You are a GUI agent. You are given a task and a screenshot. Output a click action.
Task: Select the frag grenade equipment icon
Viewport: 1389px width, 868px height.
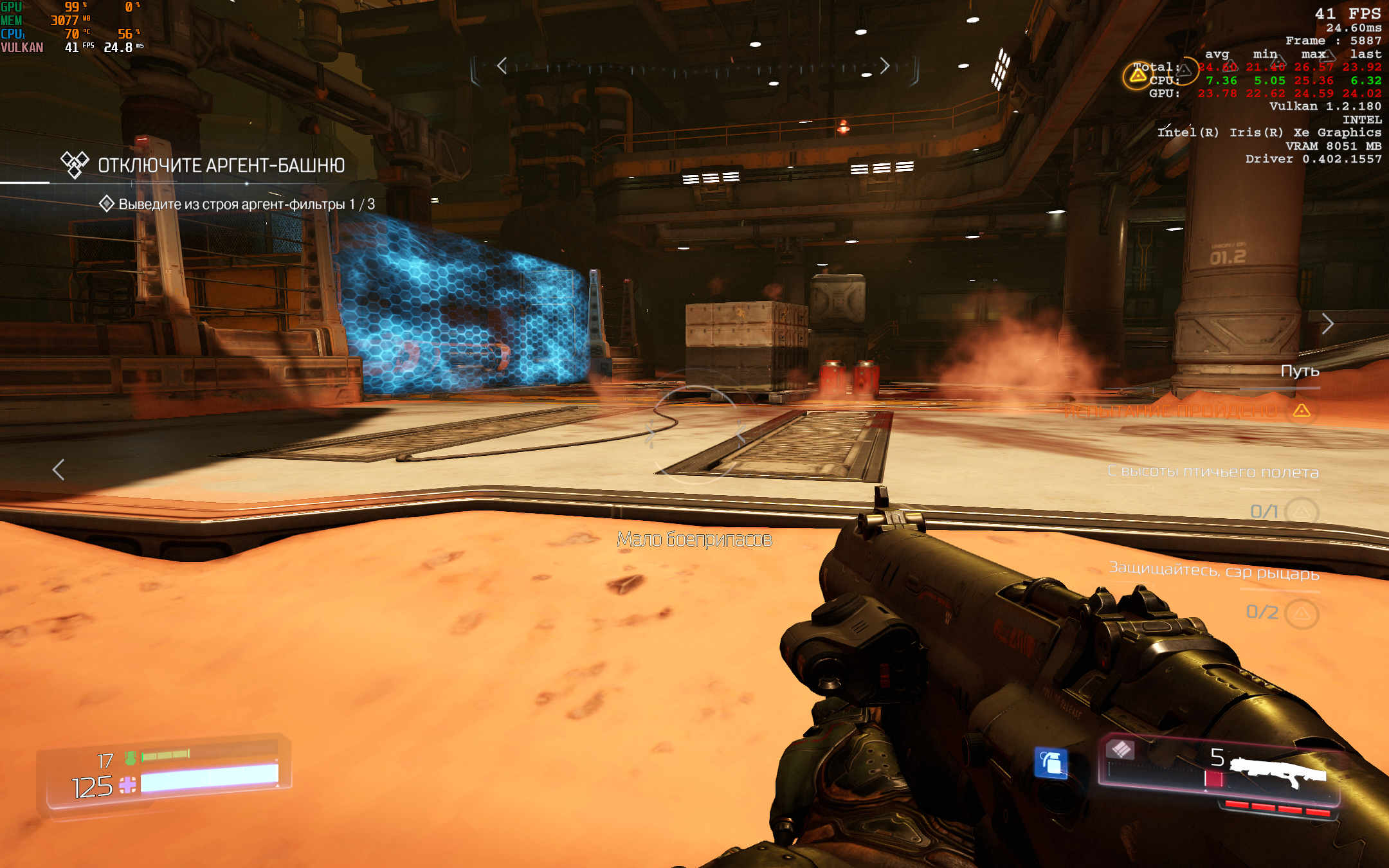coord(1050,763)
